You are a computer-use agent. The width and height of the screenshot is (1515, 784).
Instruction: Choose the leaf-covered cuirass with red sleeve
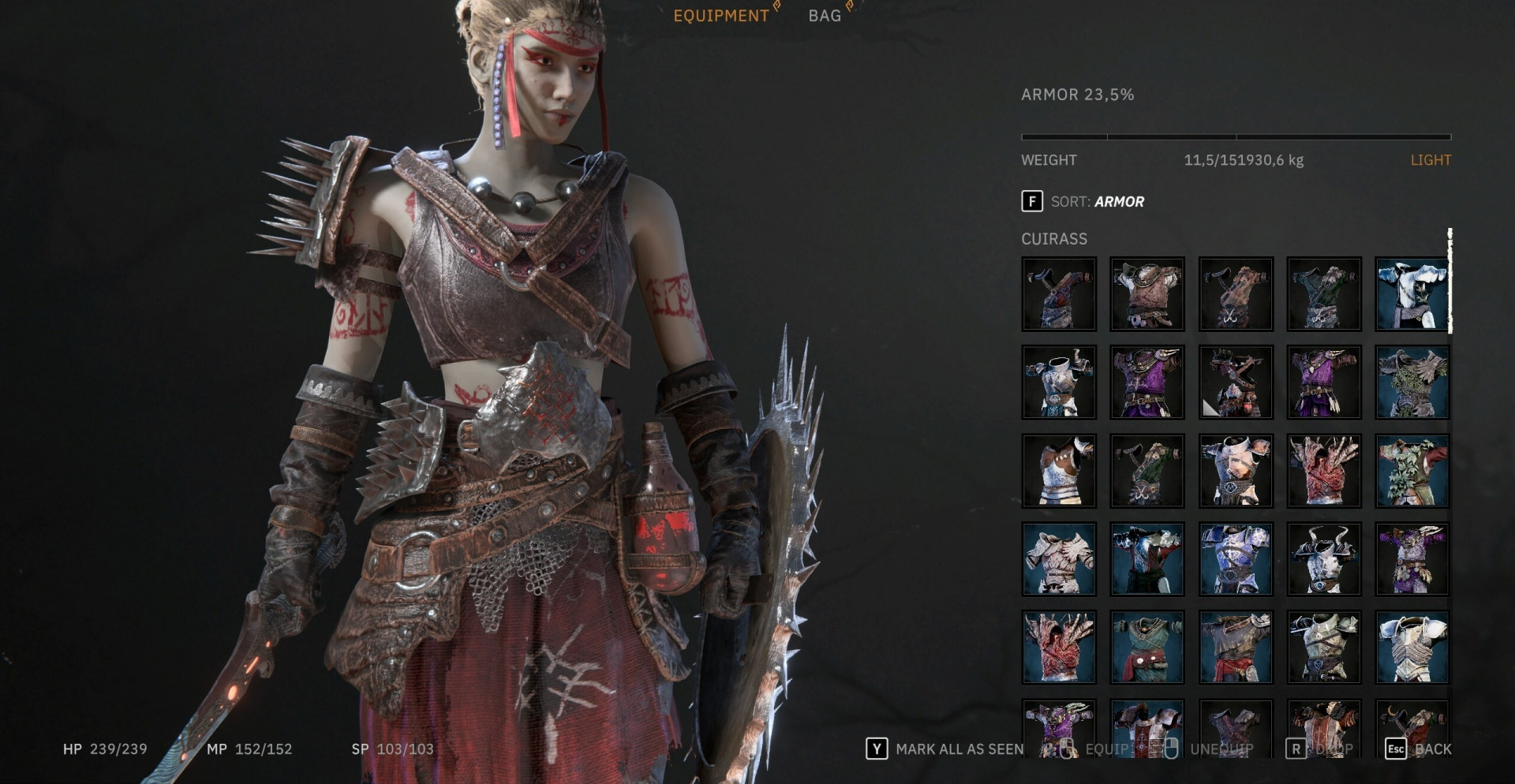[x=1412, y=471]
